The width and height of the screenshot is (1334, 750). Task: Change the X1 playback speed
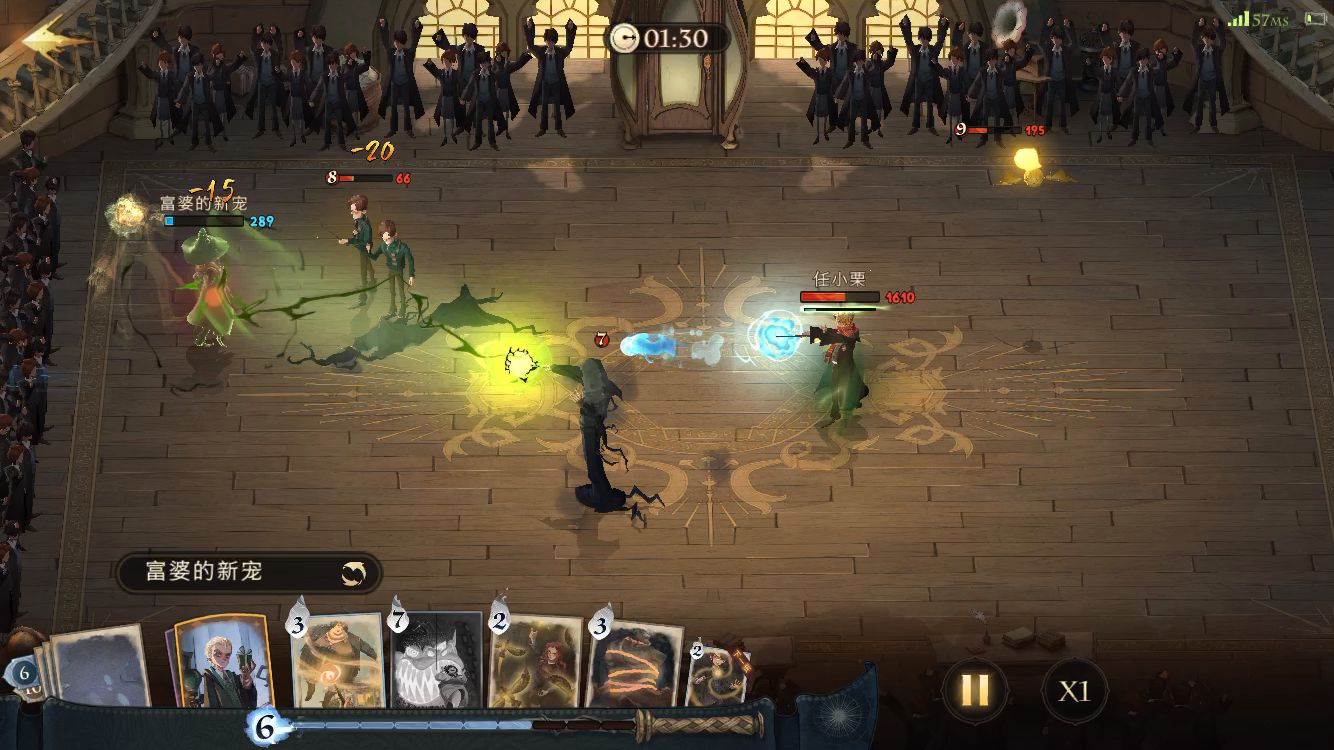pyautogui.click(x=1074, y=691)
